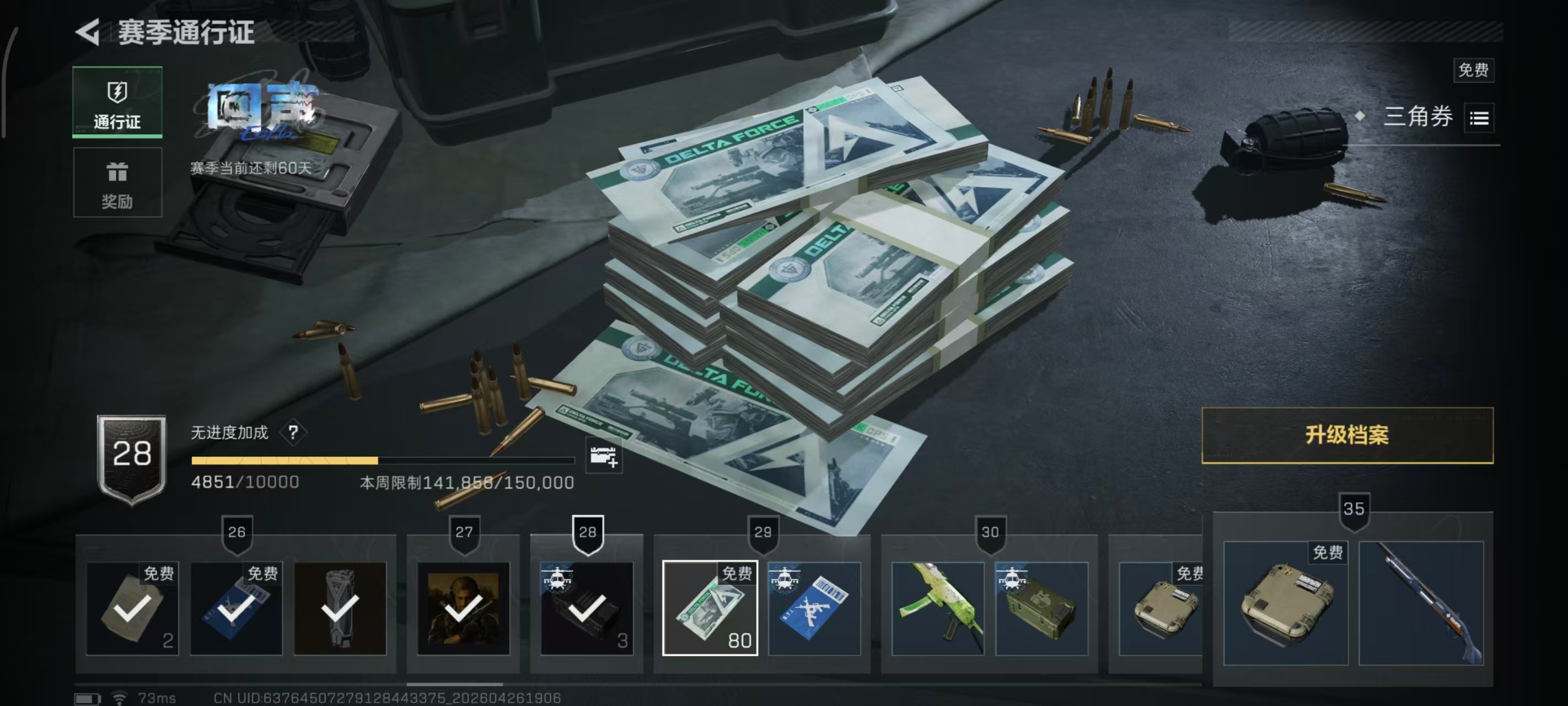This screenshot has height=706, width=1568.
Task: Open the list icon next to 三角券
Action: (x=1479, y=118)
